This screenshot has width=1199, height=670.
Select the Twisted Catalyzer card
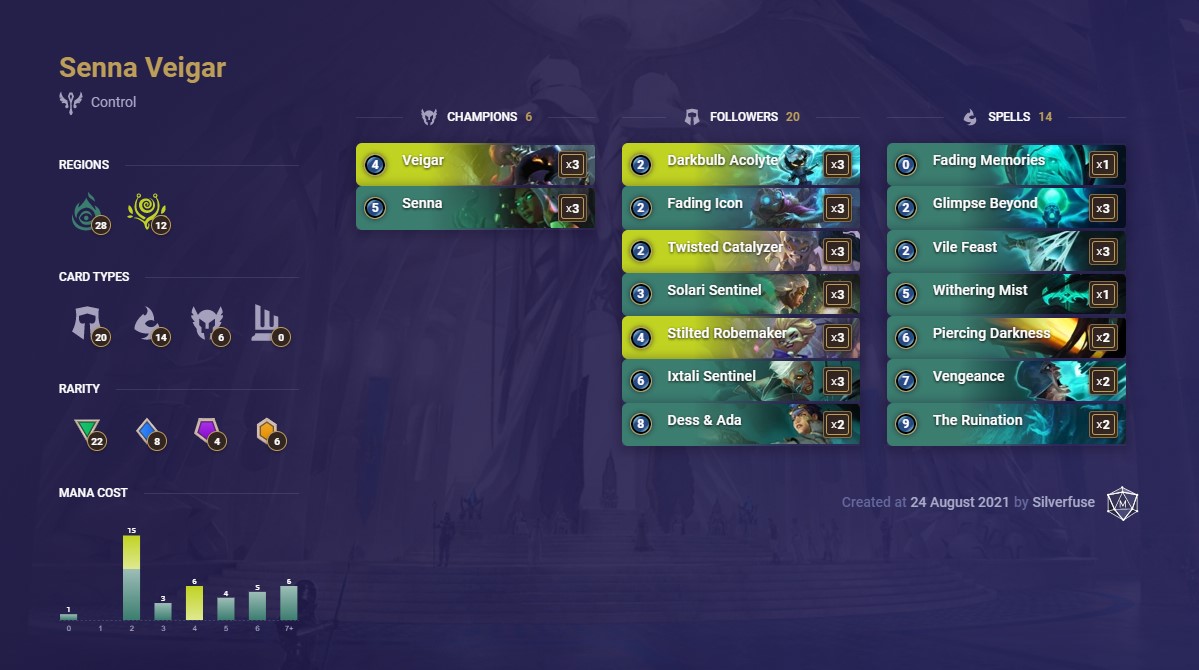pos(740,251)
